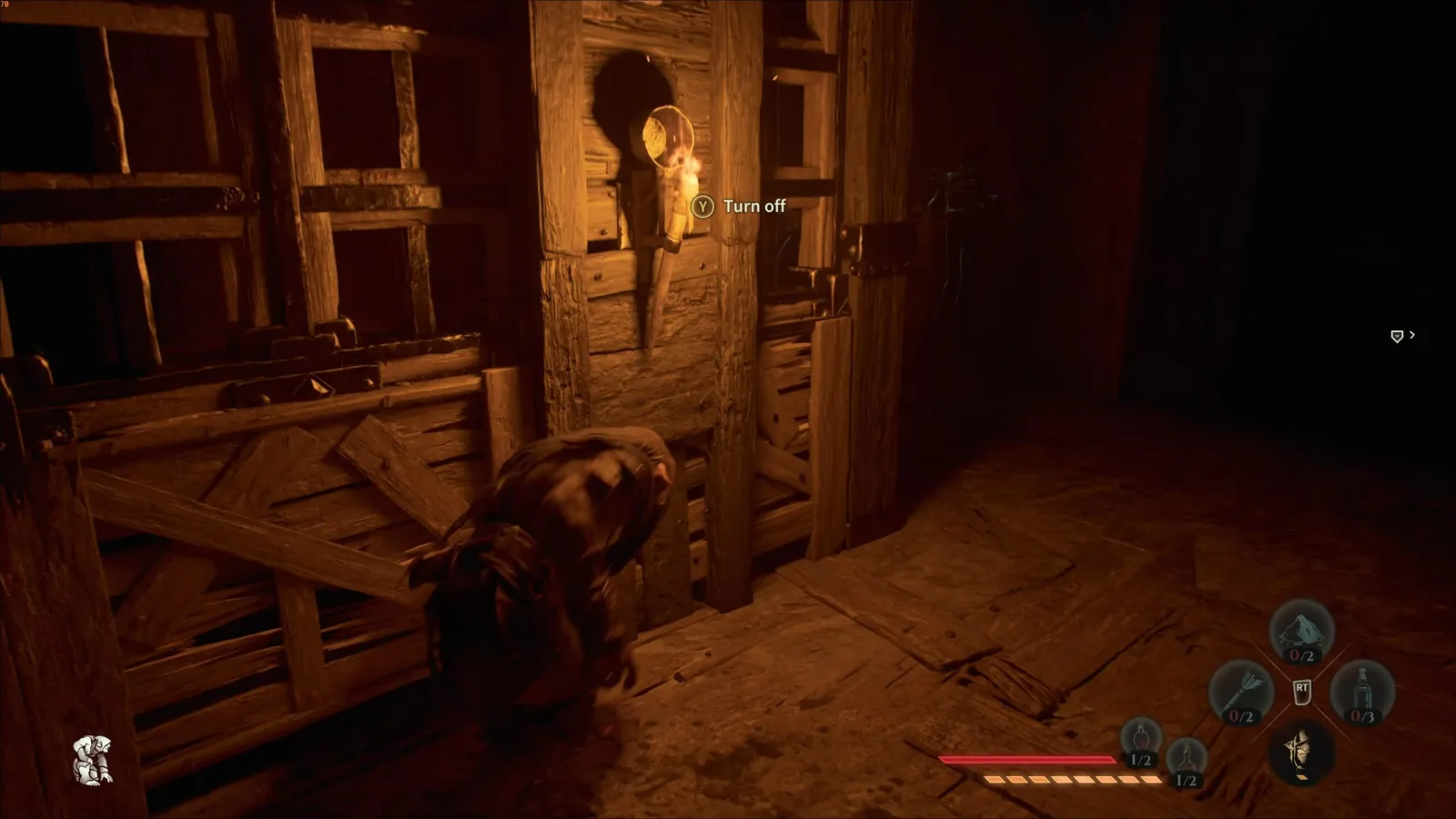Select the tall bottle item slot
This screenshot has width=1456, height=819.
[x=1362, y=693]
